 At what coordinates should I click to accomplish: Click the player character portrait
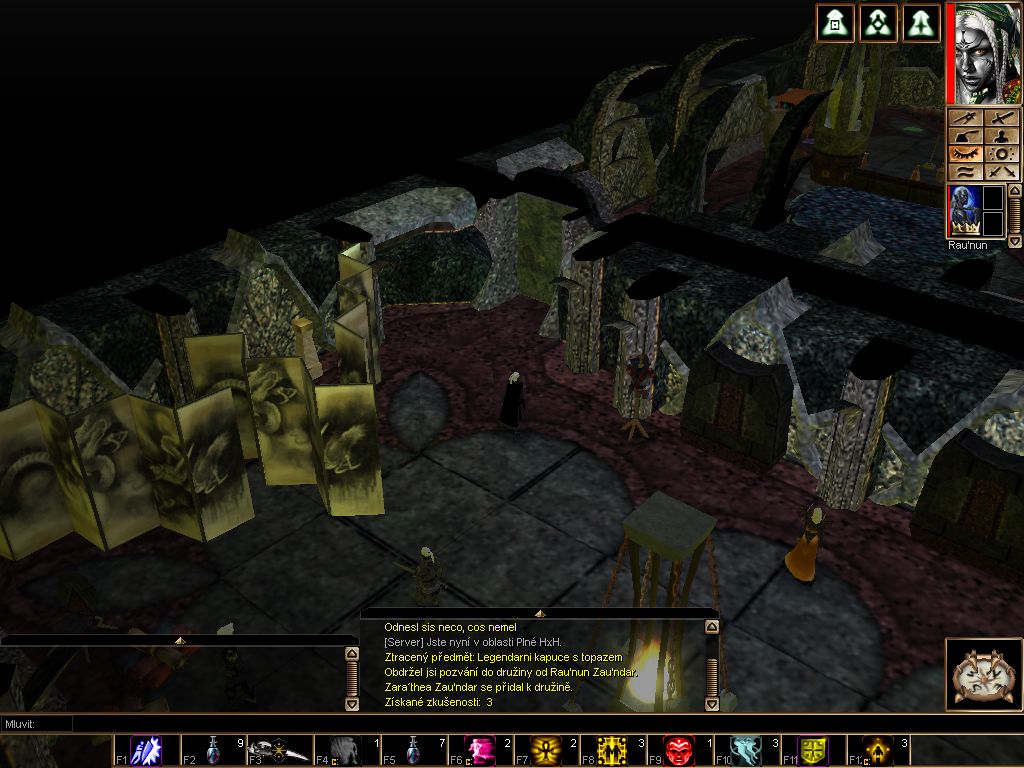(x=984, y=53)
